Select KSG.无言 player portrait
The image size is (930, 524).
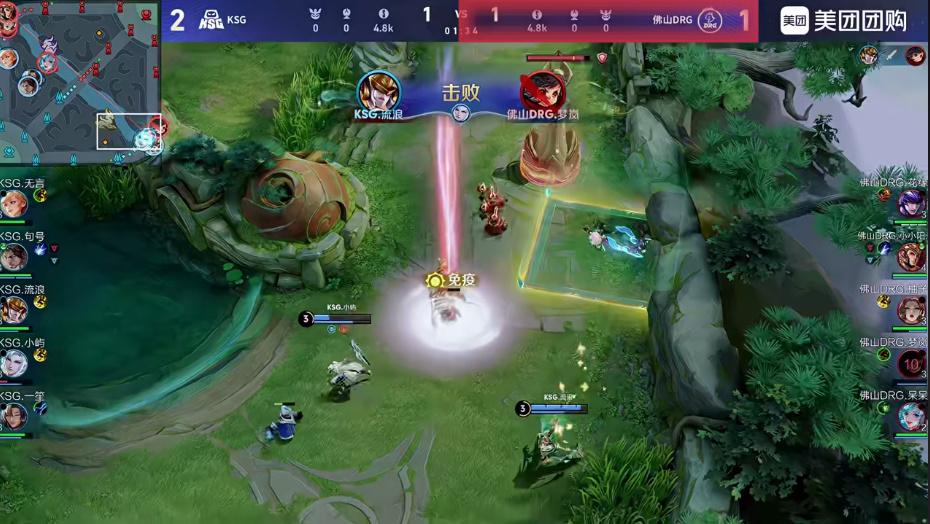pyautogui.click(x=13, y=205)
